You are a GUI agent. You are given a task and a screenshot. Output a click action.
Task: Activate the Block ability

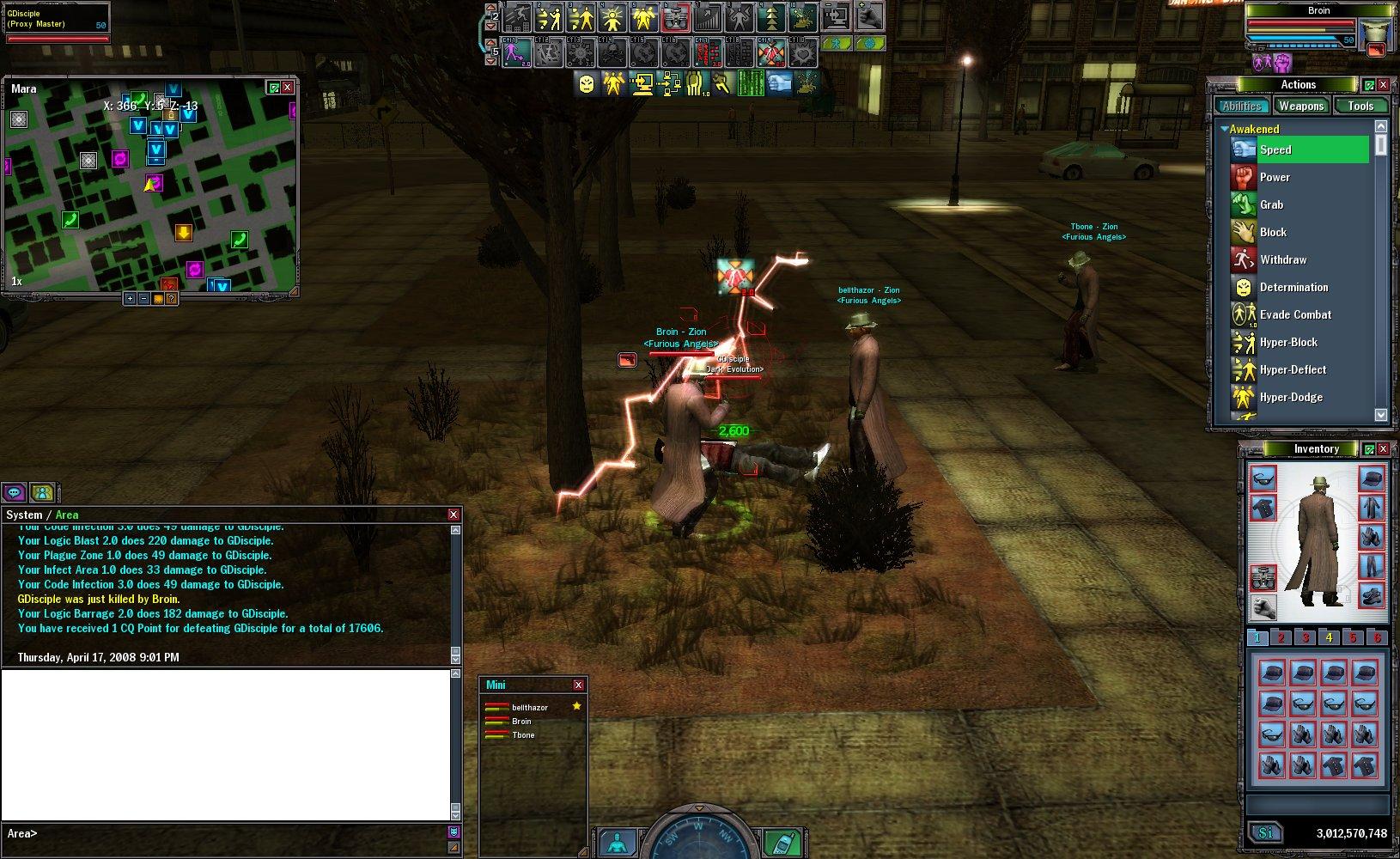tap(1273, 232)
